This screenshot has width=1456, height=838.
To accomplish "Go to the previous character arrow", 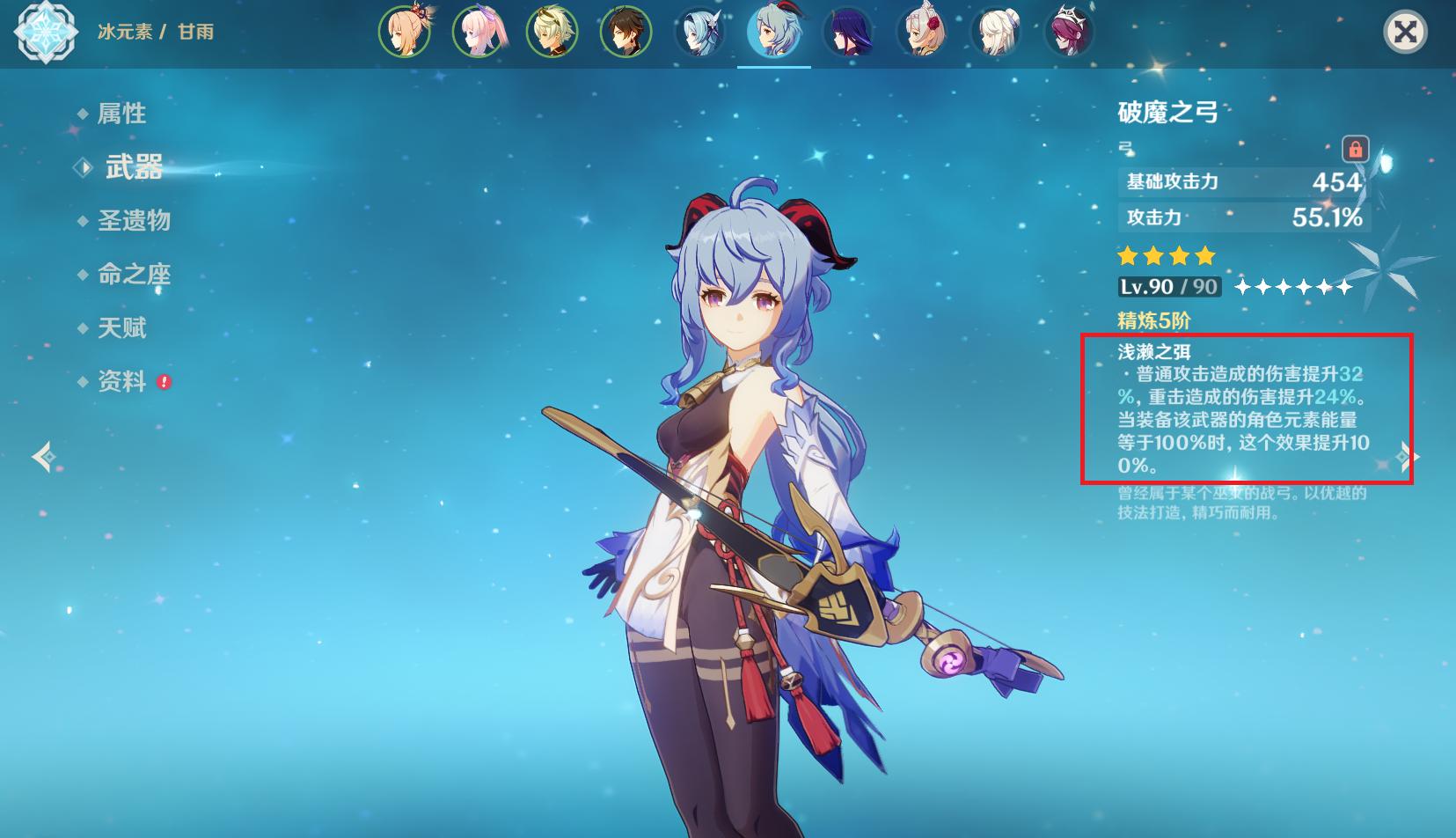I will (x=44, y=457).
